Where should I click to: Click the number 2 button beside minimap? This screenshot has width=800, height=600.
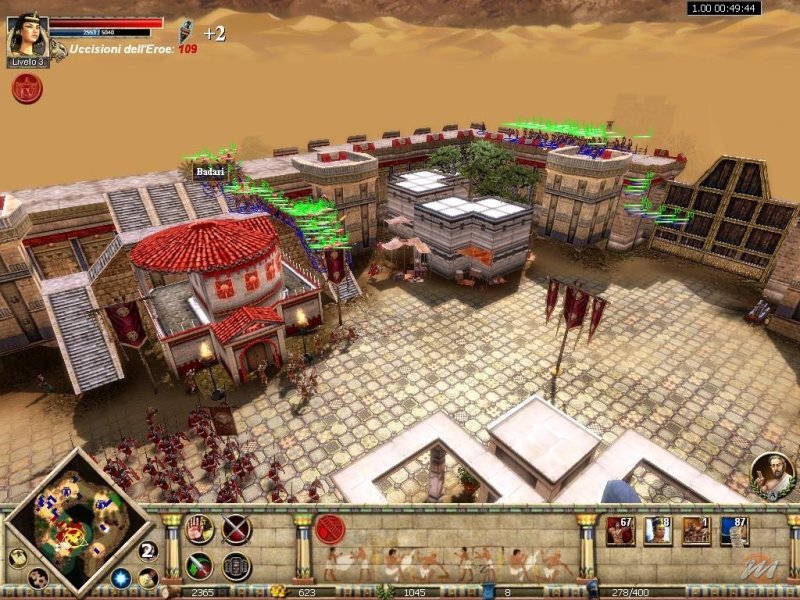(x=148, y=550)
